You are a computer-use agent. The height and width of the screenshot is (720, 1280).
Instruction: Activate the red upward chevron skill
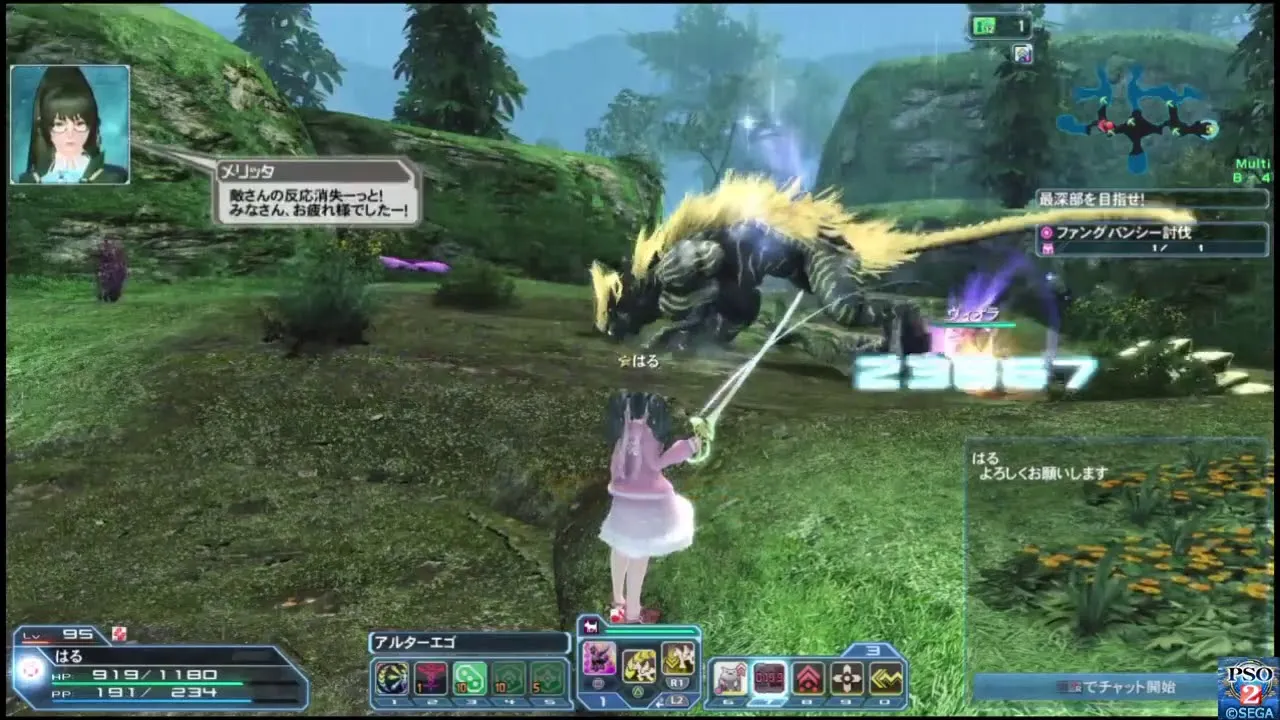pos(808,679)
